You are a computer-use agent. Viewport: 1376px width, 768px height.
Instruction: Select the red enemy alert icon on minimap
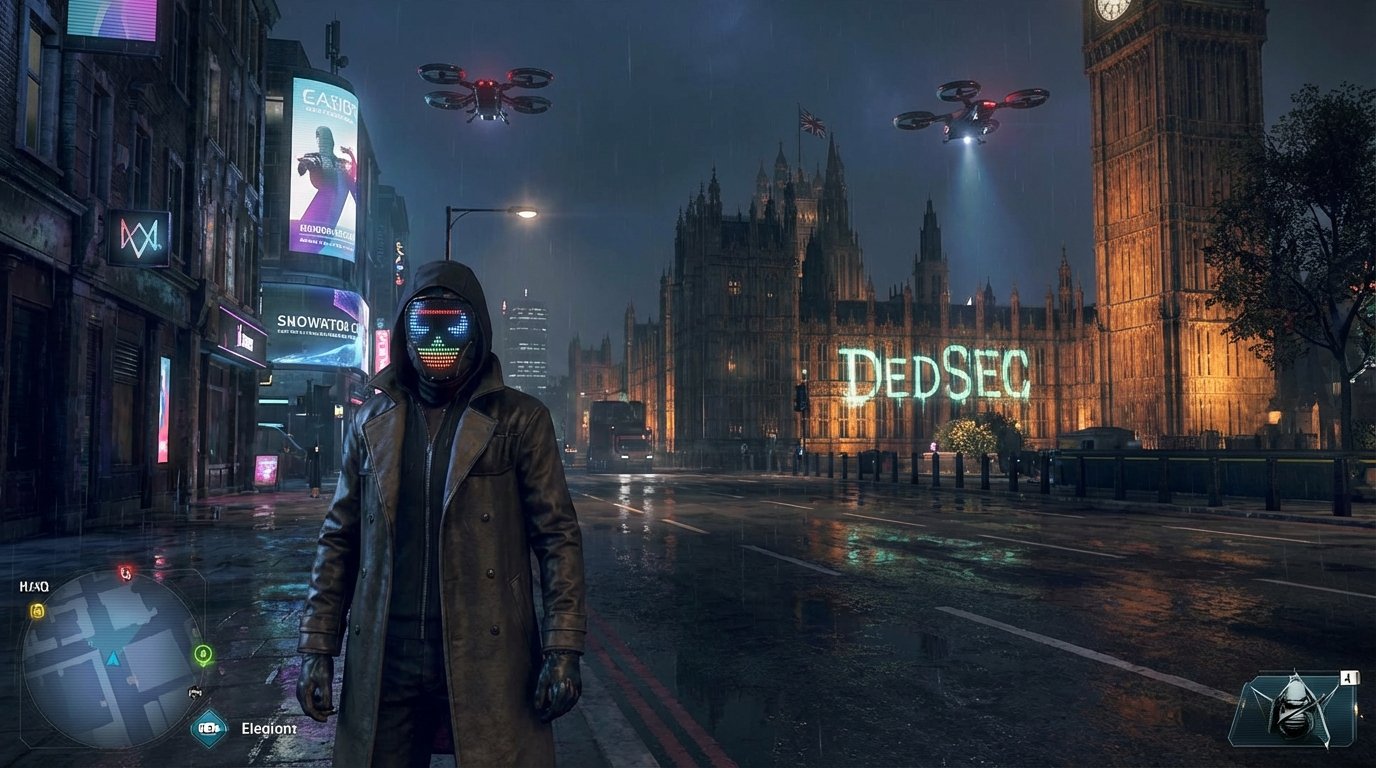click(x=124, y=573)
